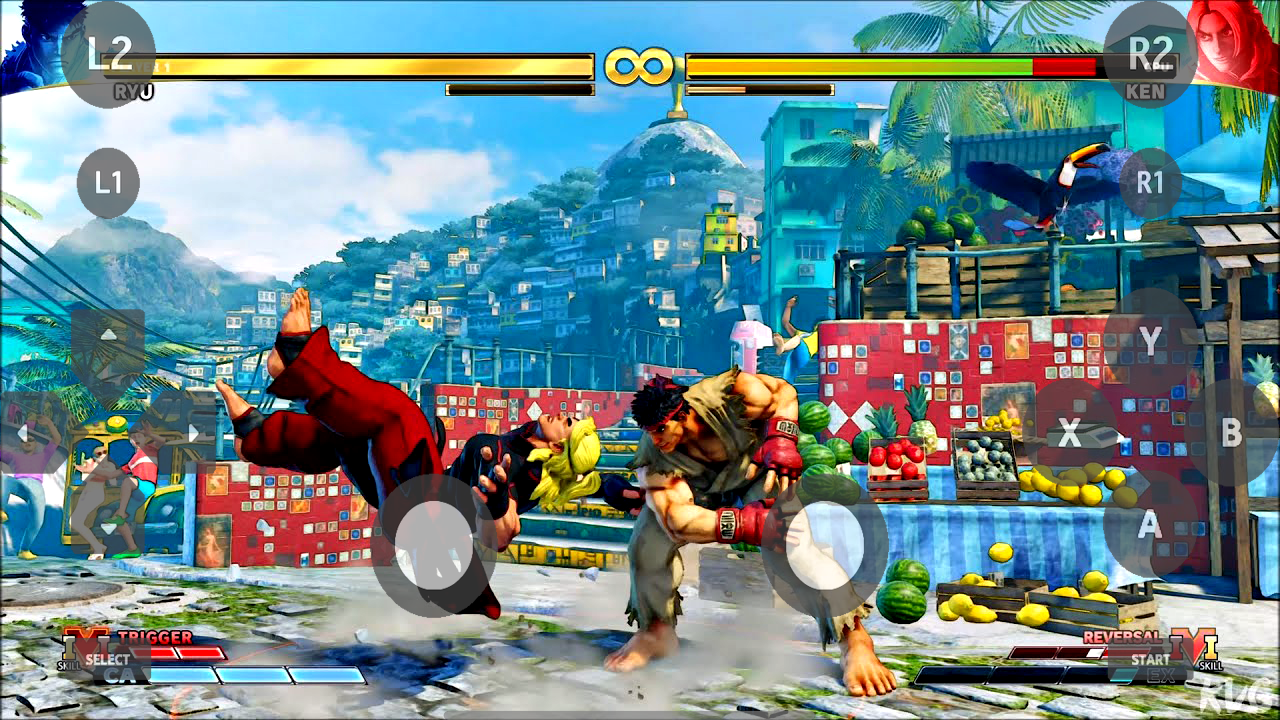
Task: Tap the B action button
Action: pyautogui.click(x=1232, y=432)
